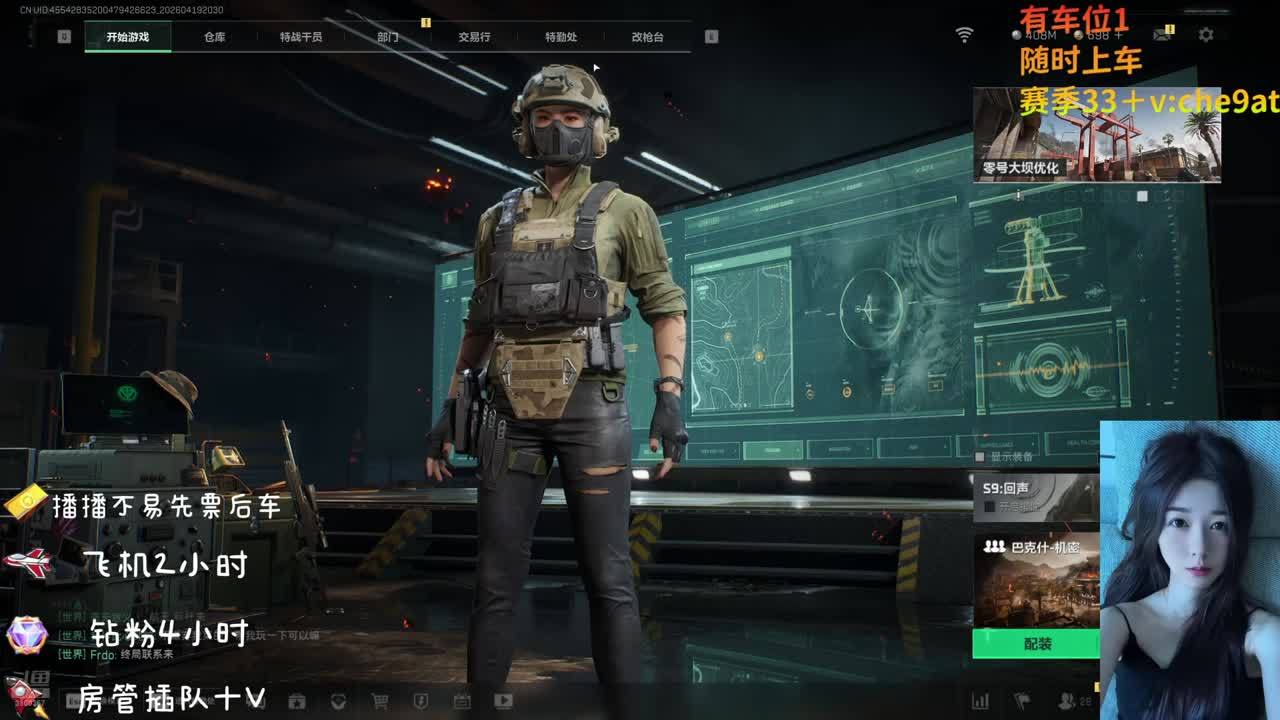Go to the 交易行 trading tab
1280x720 pixels.
pyautogui.click(x=474, y=37)
